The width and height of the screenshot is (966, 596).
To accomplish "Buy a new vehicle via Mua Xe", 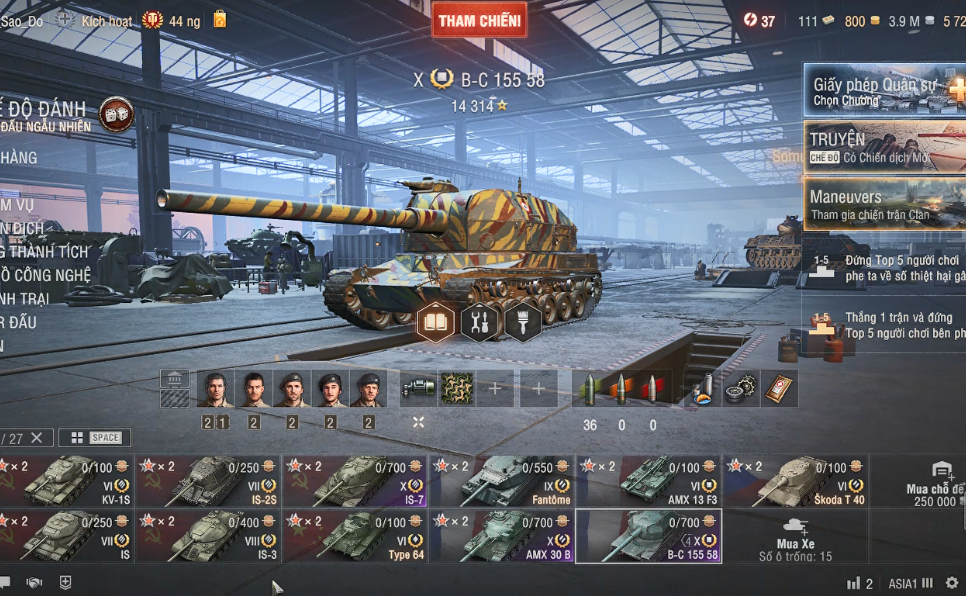I will tap(795, 536).
